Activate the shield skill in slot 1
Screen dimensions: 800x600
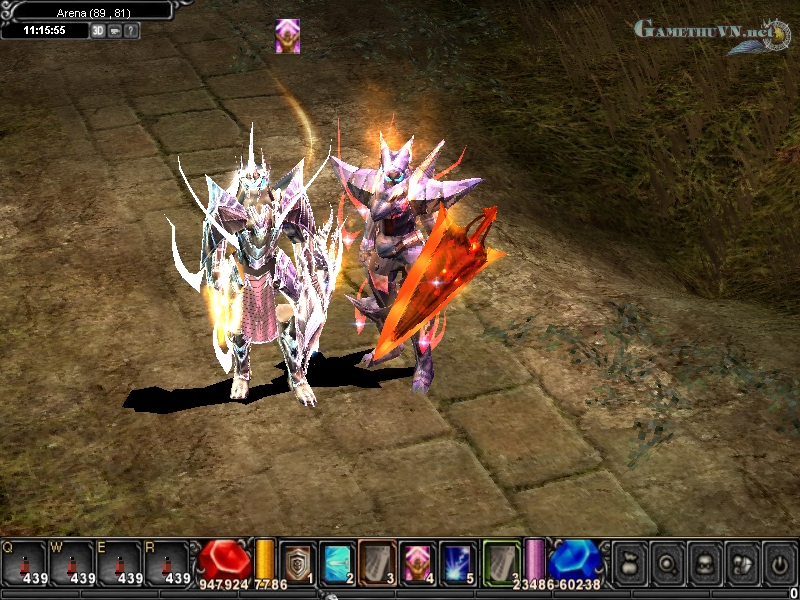[x=297, y=562]
